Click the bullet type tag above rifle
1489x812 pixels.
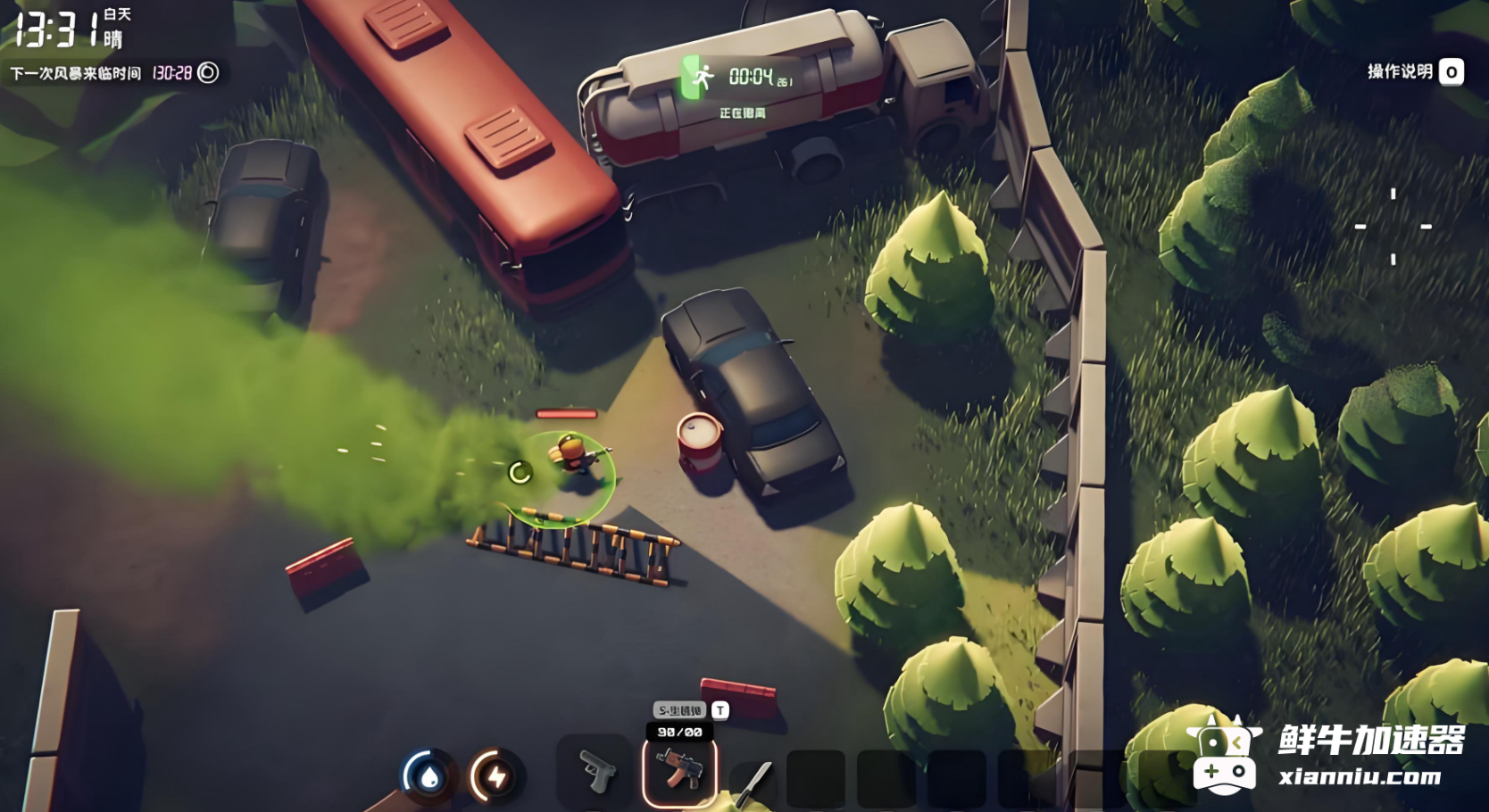[680, 710]
